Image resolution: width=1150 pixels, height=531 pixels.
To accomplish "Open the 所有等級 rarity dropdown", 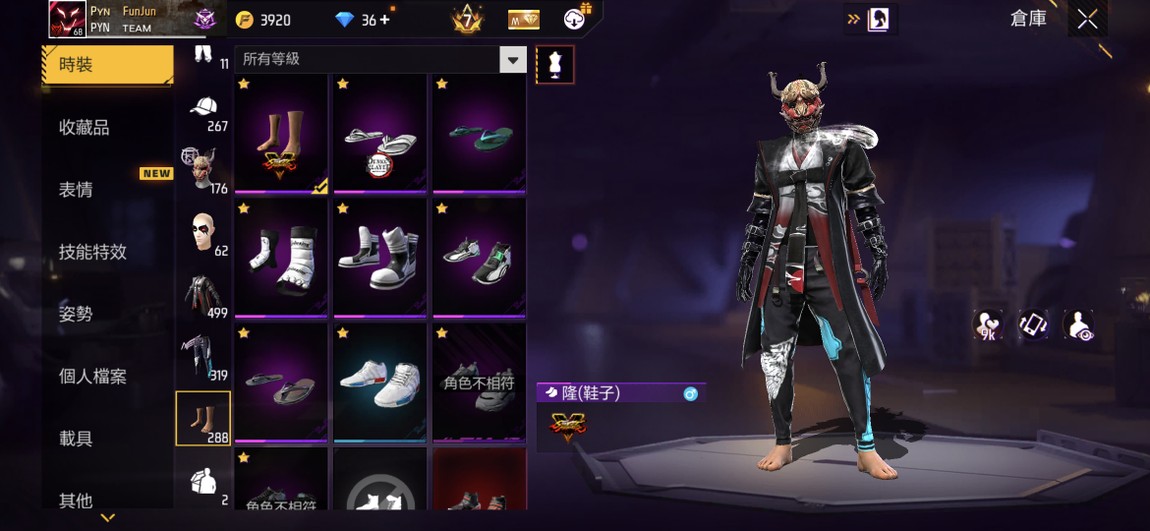I will 512,60.
